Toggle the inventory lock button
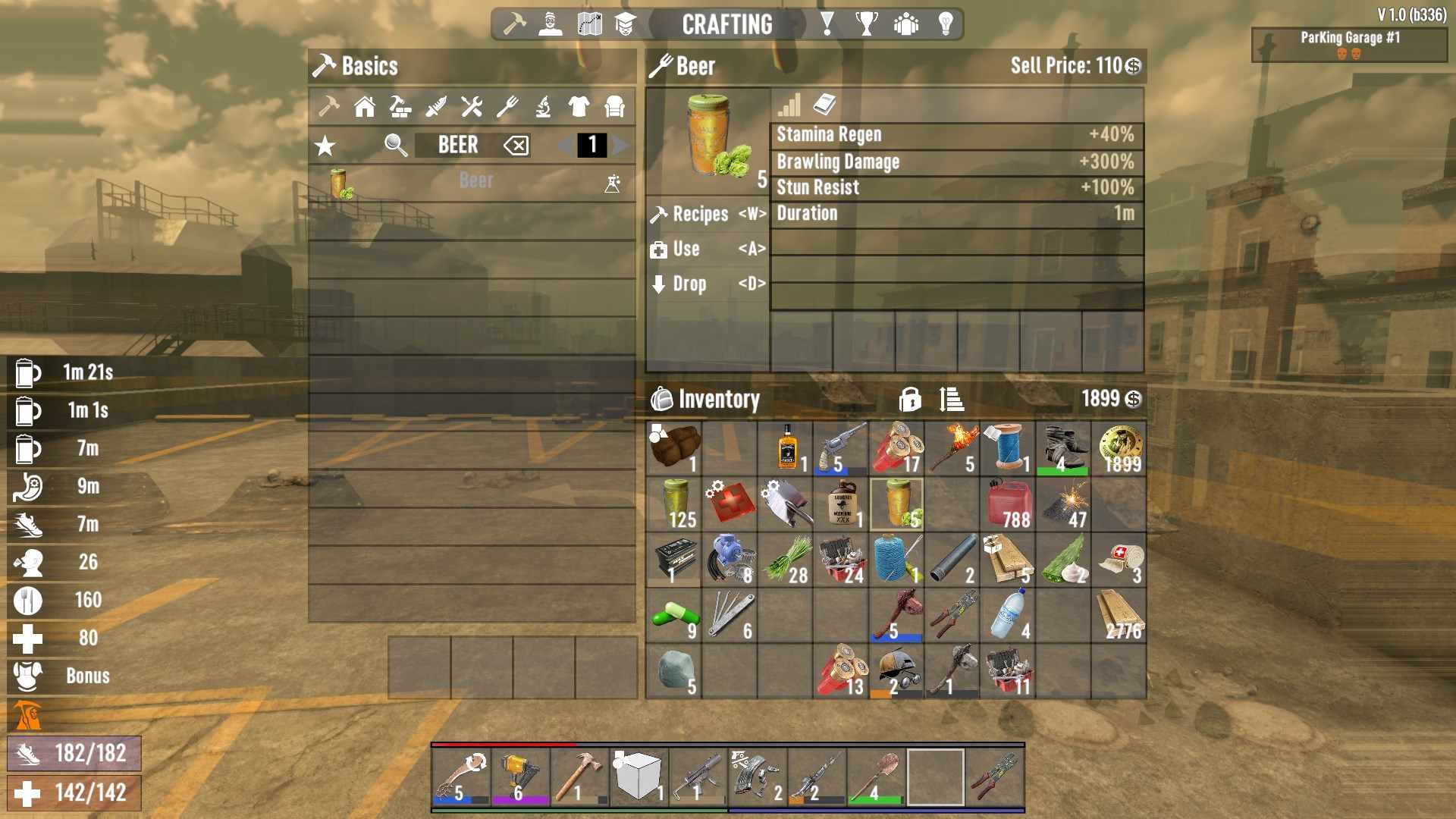 click(x=910, y=399)
